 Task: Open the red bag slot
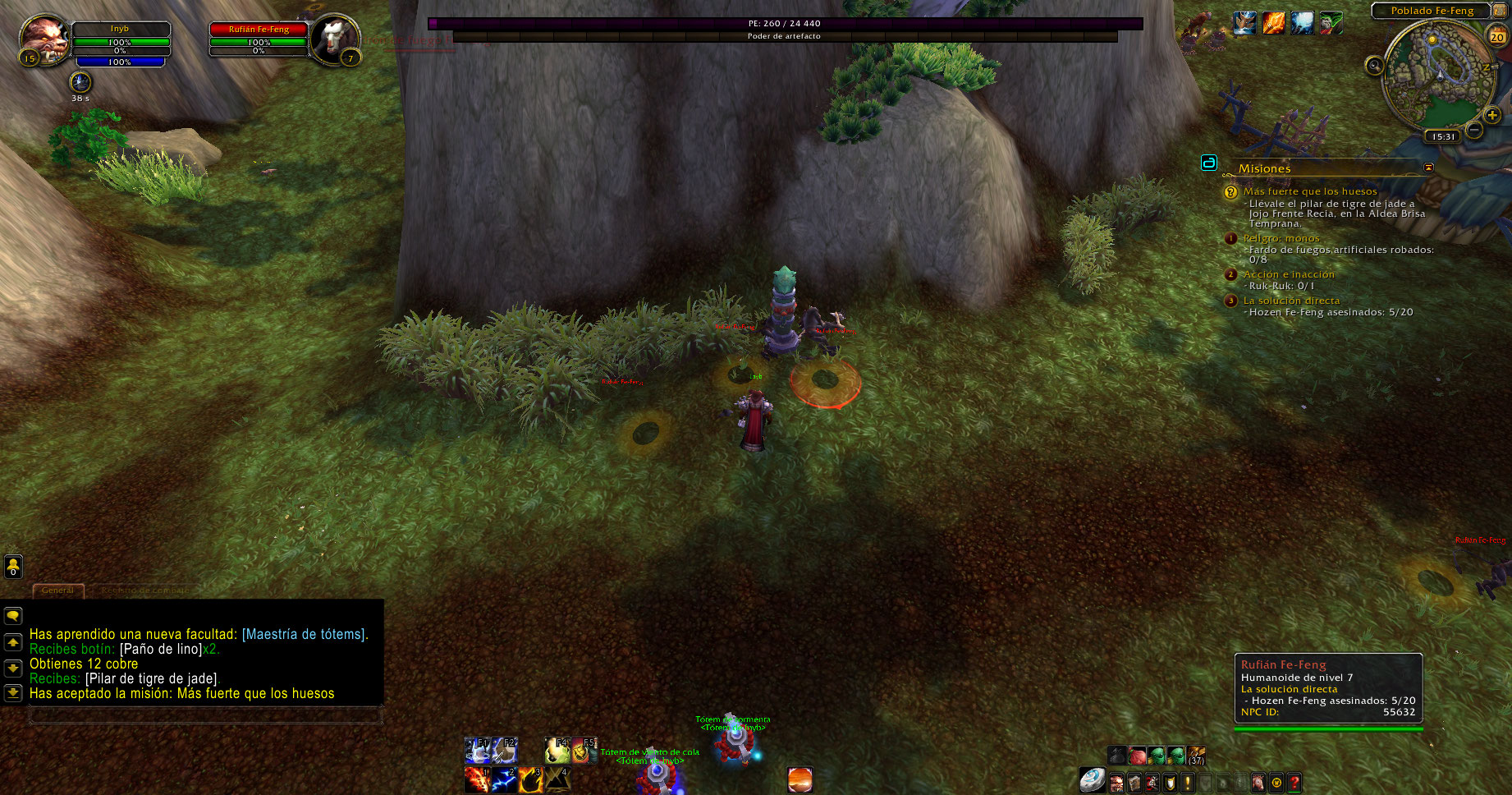(1137, 756)
